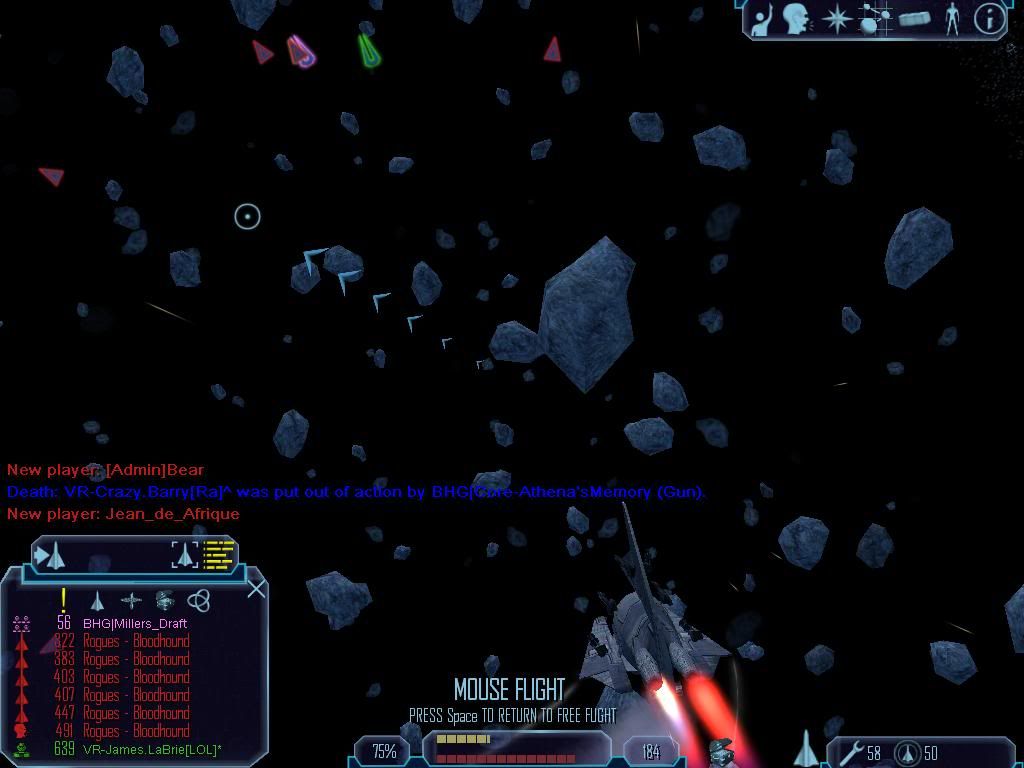Filter contact list to loot
Image resolution: width=1024 pixels, height=768 pixels.
tap(165, 600)
